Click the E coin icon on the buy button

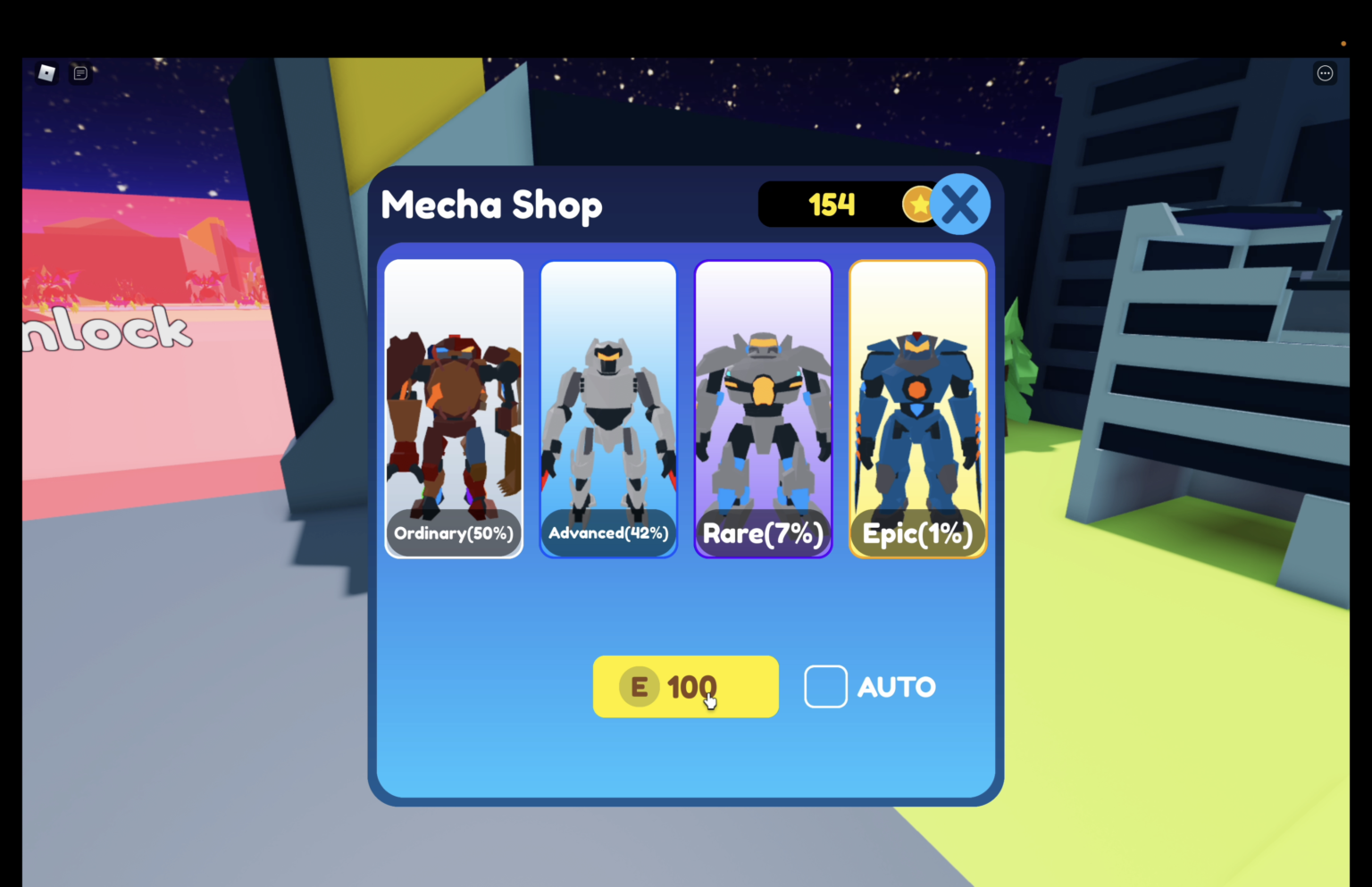638,686
